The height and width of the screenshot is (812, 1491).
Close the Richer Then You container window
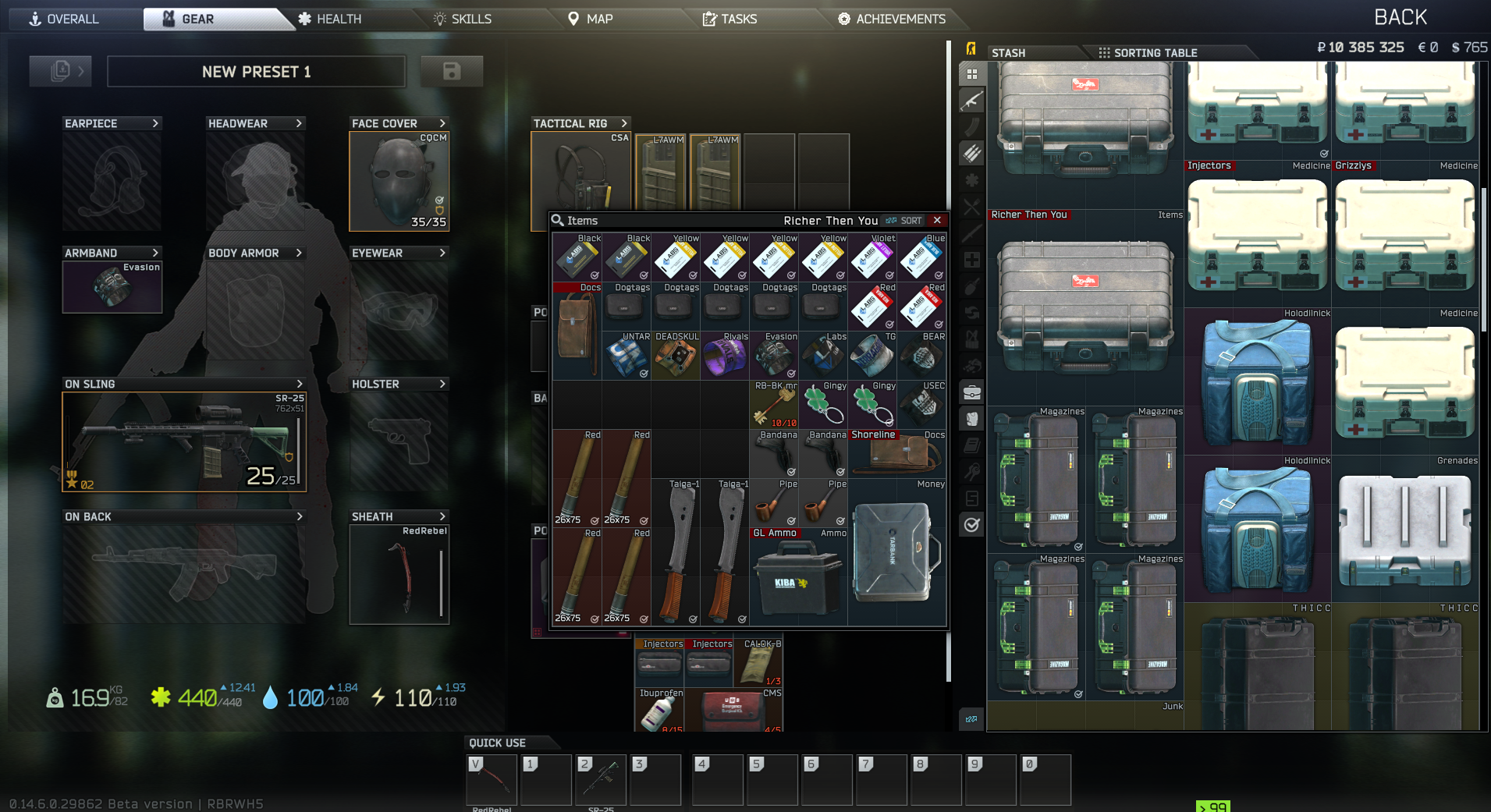(x=937, y=221)
